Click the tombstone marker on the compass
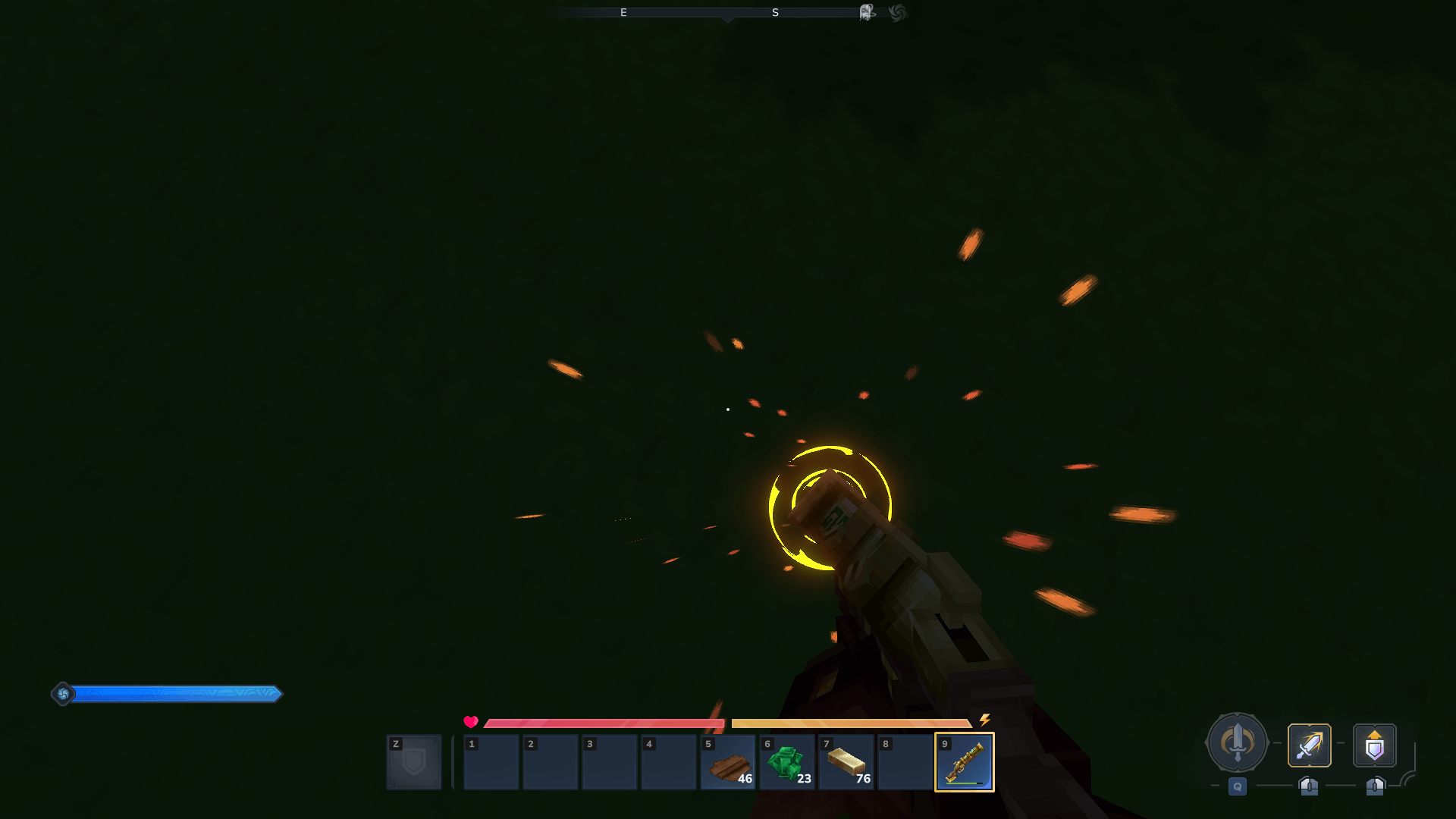This screenshot has width=1456, height=819. point(867,12)
